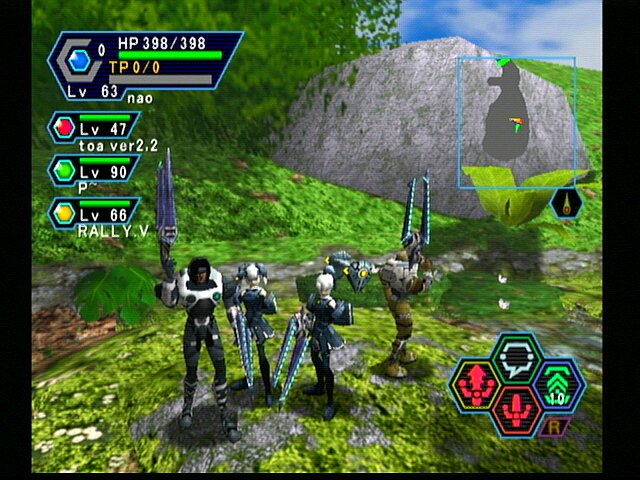Click the compass icon below the minimap

click(x=565, y=203)
